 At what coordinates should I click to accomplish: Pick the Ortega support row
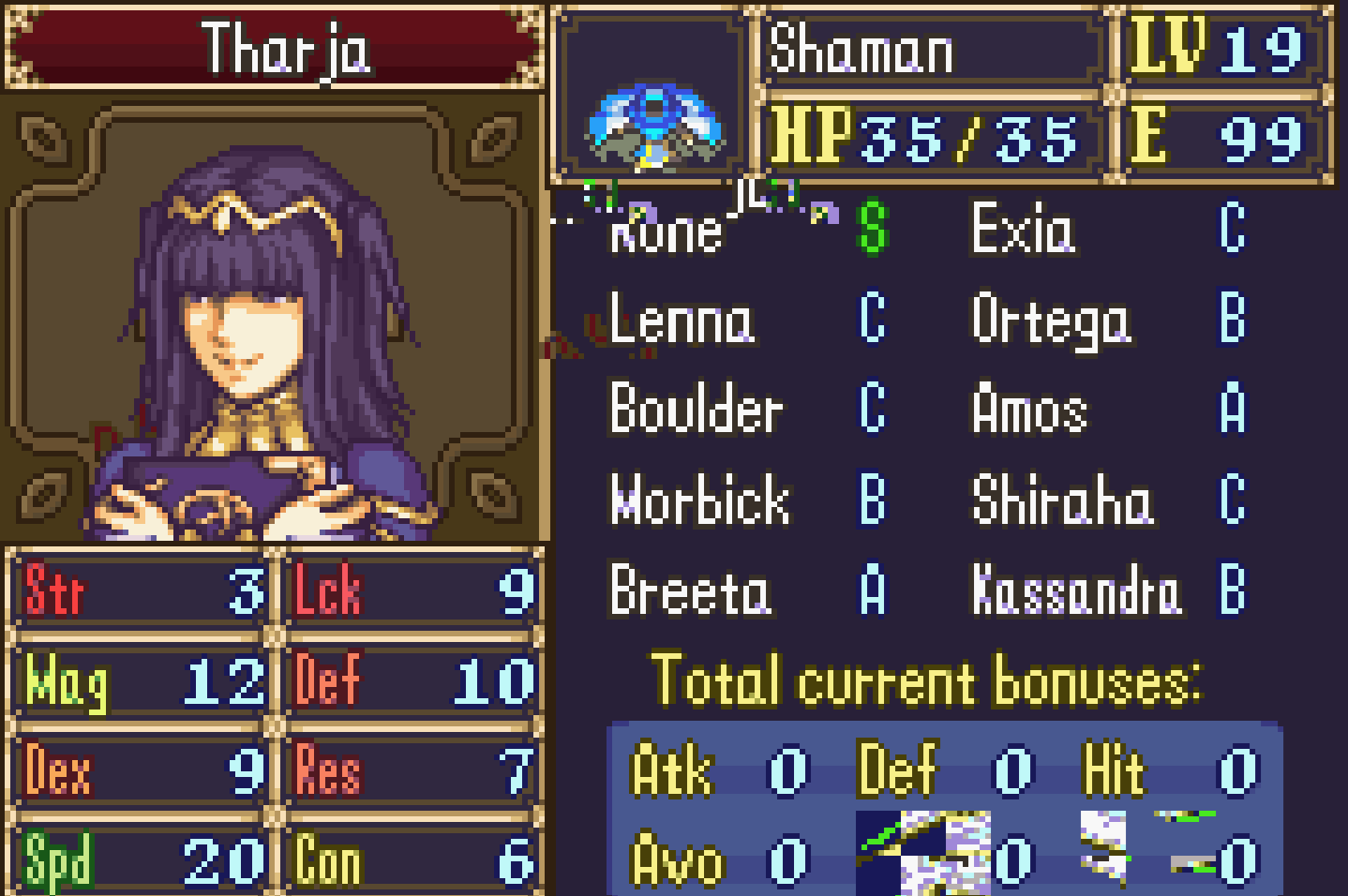coord(1050,320)
